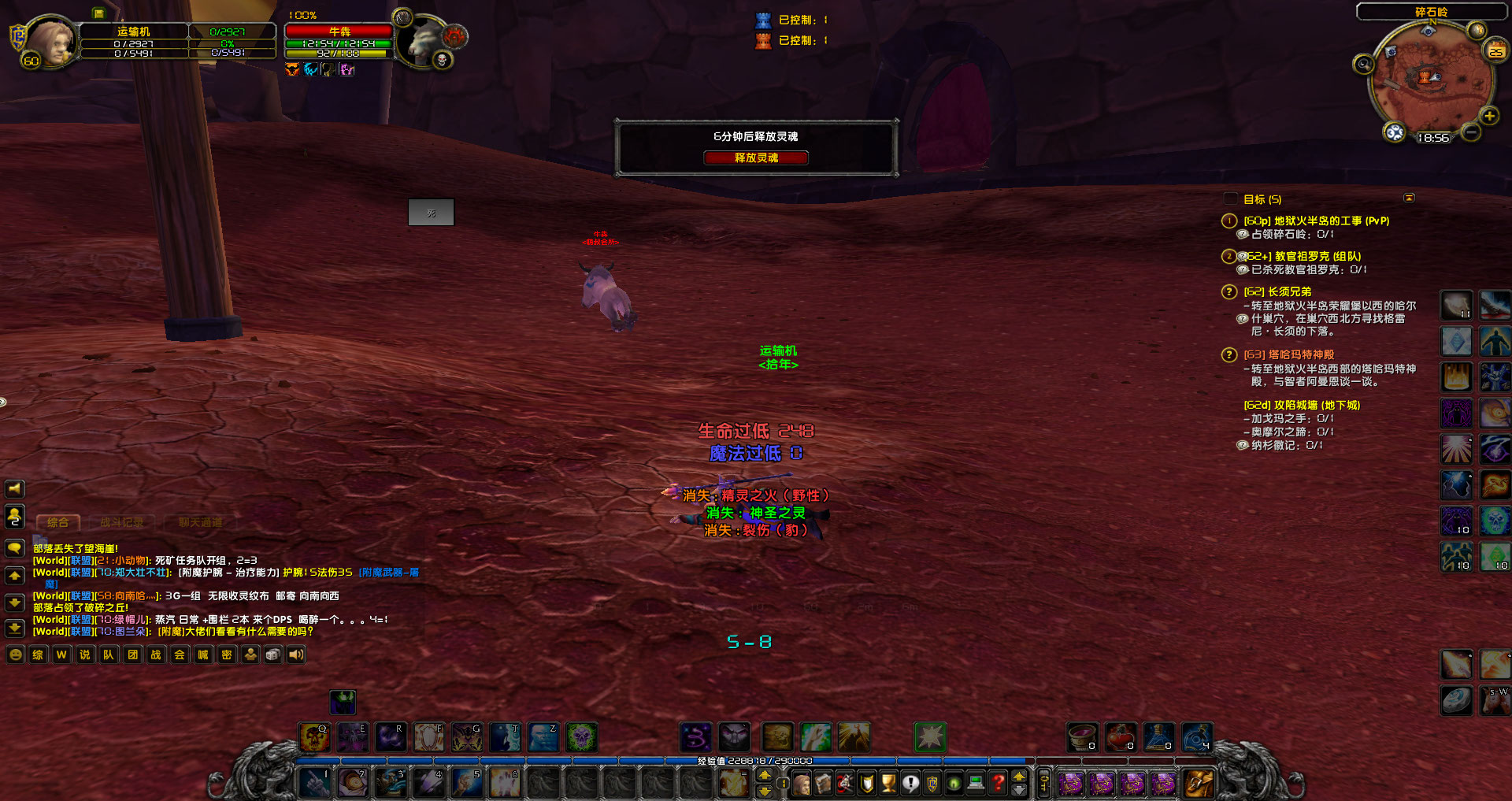Open the minimap tracking magnifier menu
This screenshot has height=801, width=1512.
(x=1363, y=65)
